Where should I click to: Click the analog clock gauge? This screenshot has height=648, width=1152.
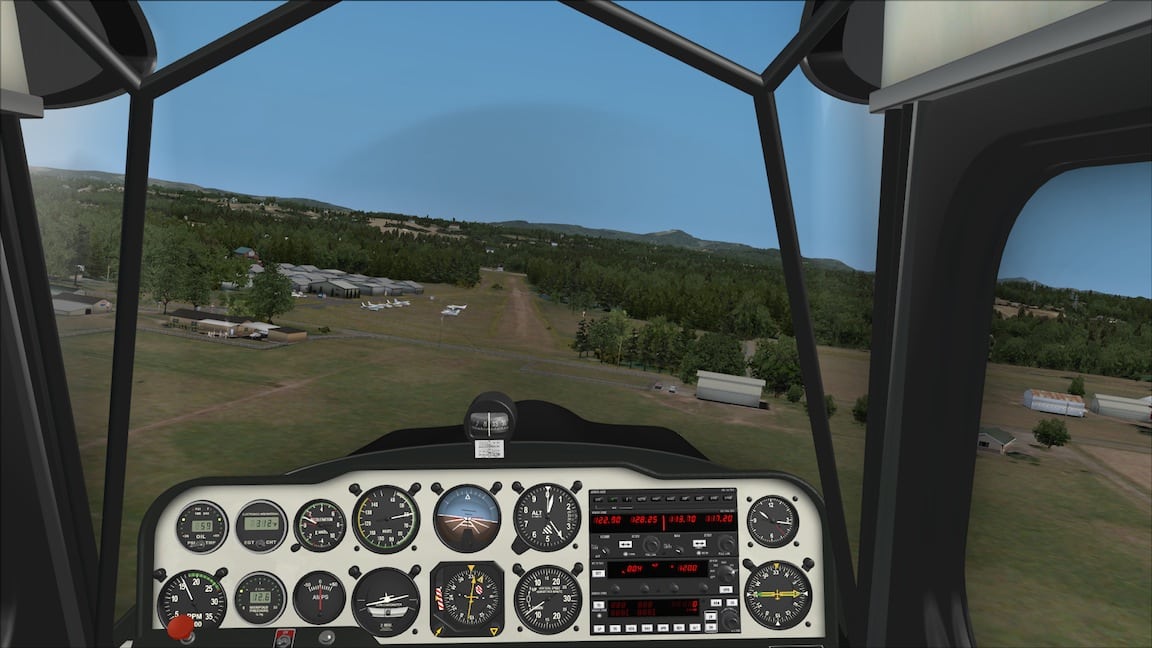[772, 520]
